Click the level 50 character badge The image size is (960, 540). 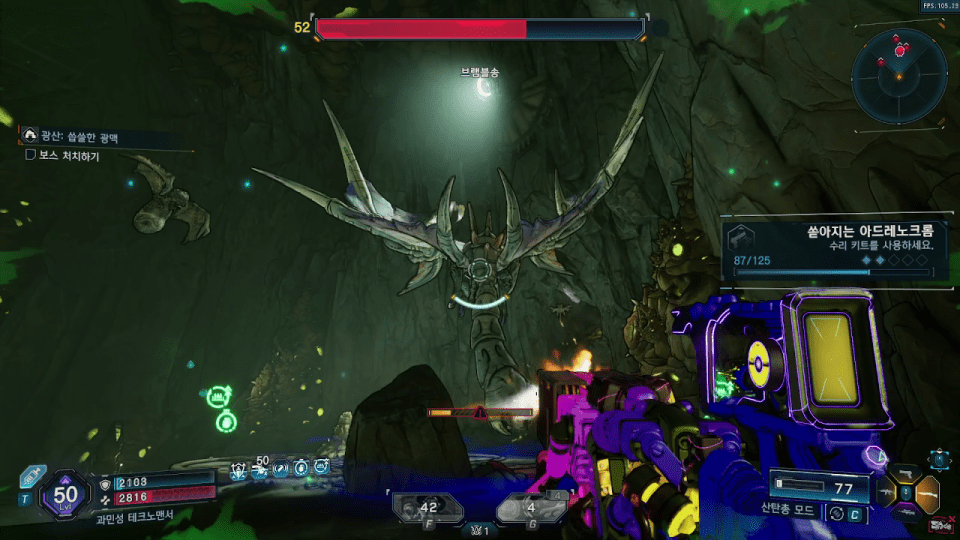[x=66, y=493]
